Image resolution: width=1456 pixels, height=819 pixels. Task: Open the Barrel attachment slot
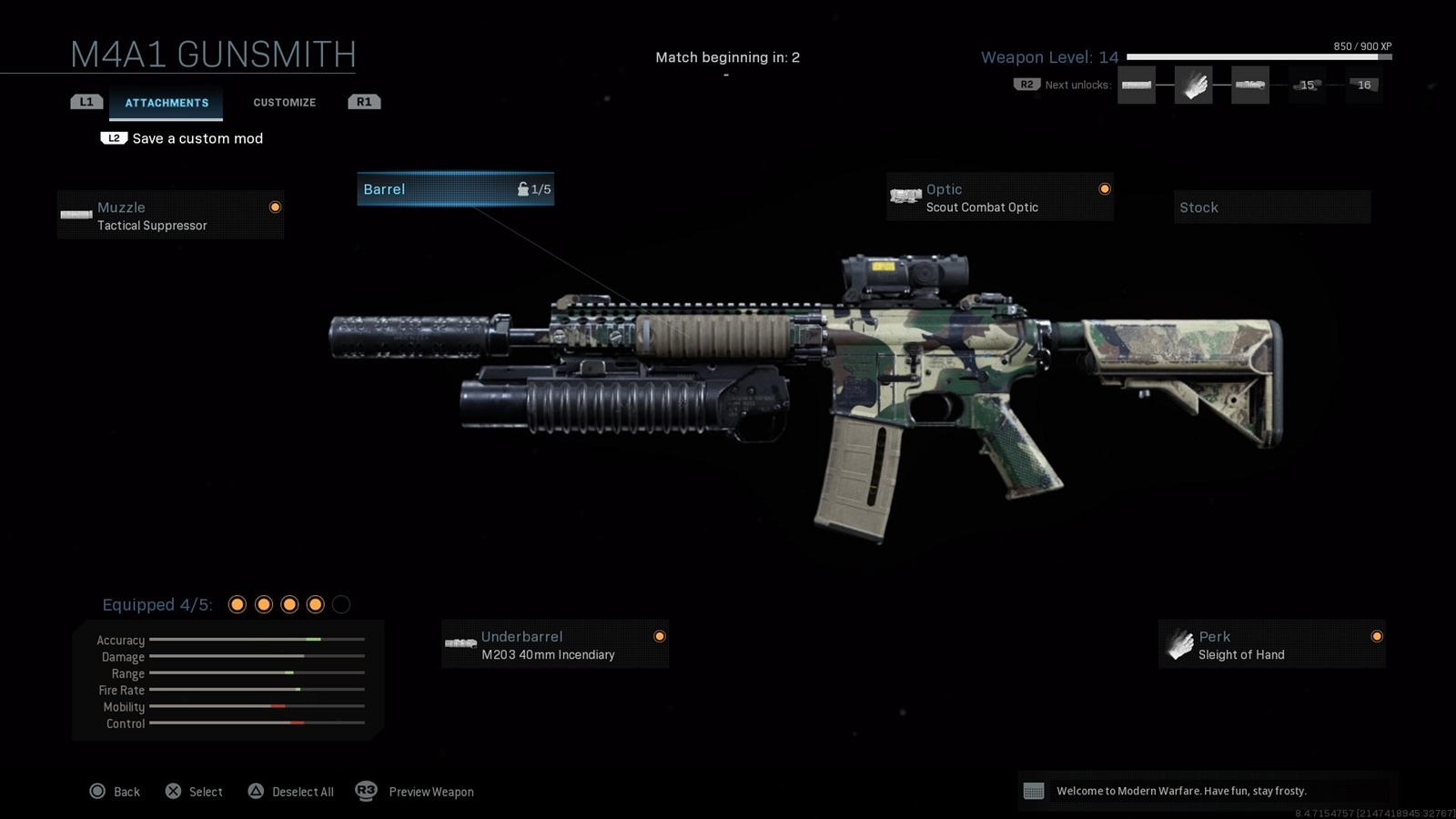pyautogui.click(x=455, y=189)
